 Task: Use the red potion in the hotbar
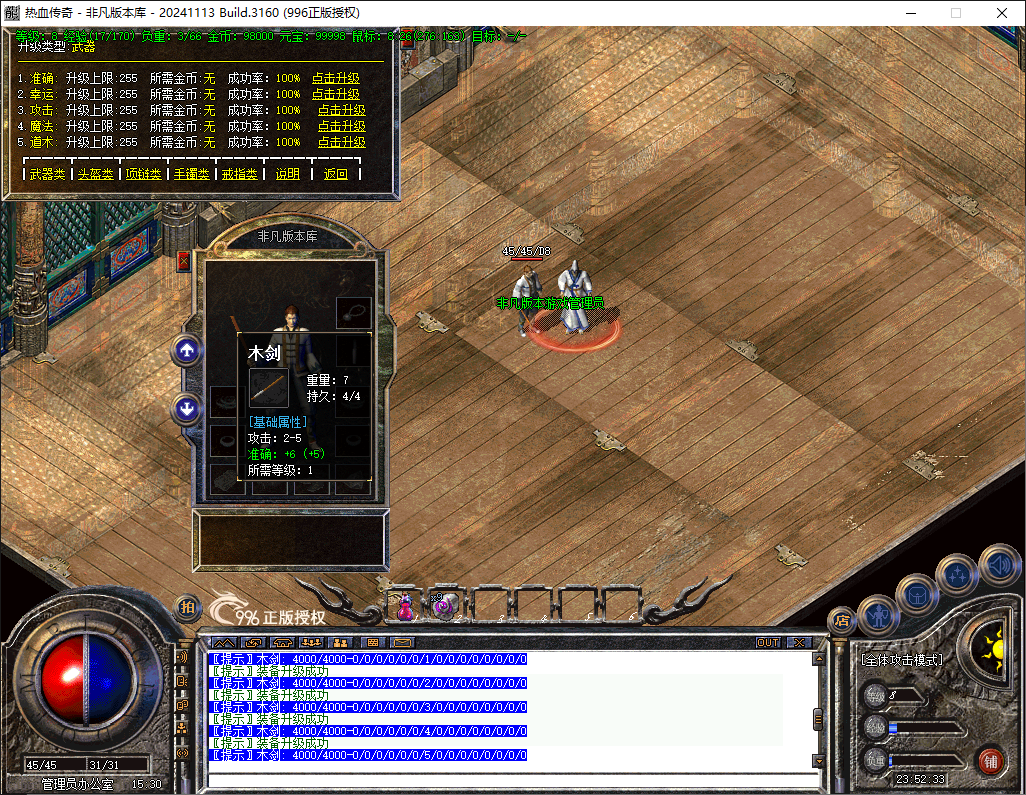(x=406, y=605)
